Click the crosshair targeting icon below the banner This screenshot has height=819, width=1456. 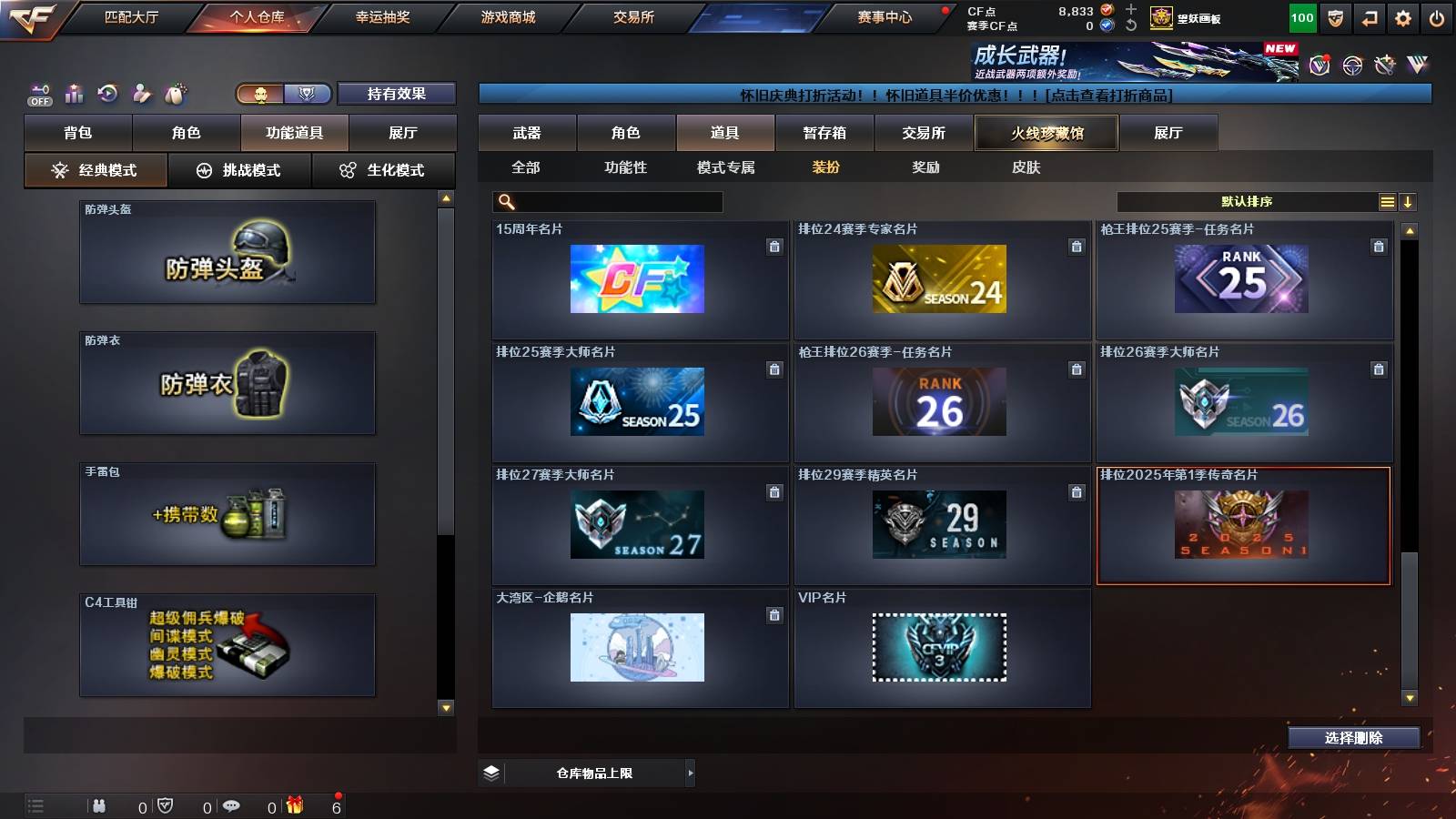1355,66
